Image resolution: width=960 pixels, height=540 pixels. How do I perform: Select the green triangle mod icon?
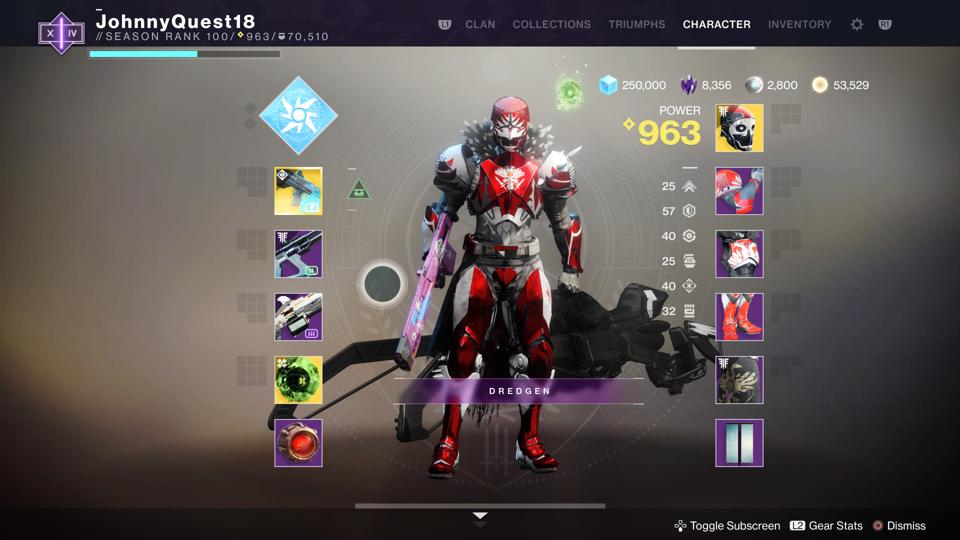tap(359, 189)
